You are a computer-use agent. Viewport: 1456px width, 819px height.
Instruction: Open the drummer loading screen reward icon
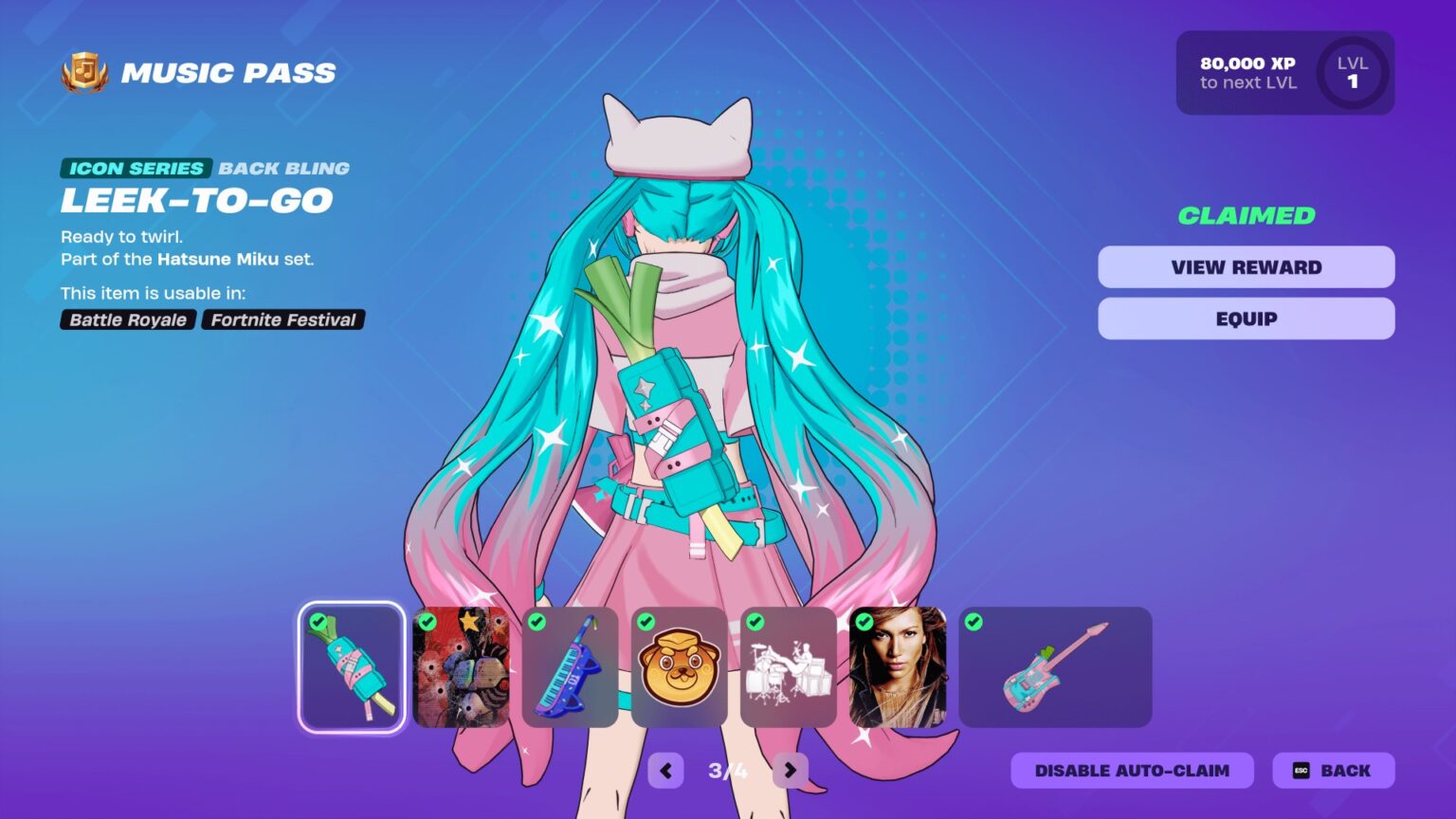click(x=788, y=666)
